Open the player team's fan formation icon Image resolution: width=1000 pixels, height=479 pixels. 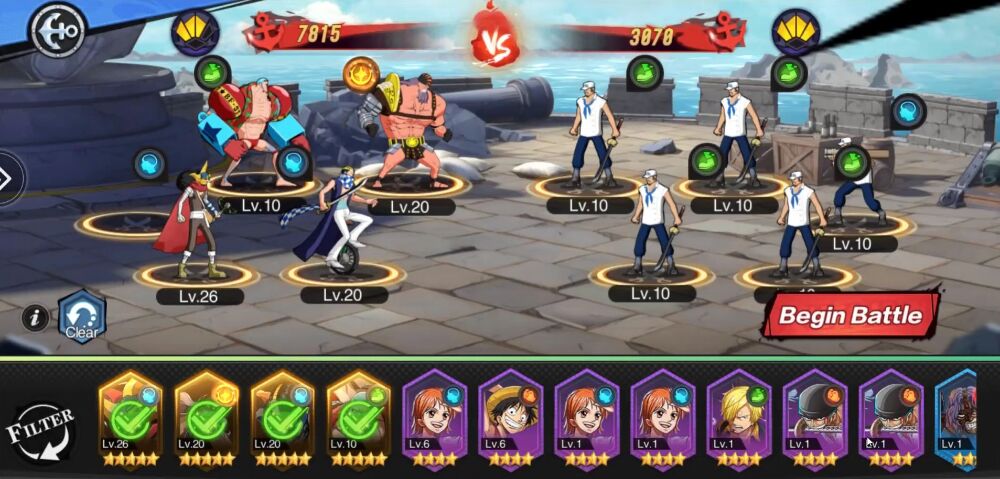click(195, 33)
